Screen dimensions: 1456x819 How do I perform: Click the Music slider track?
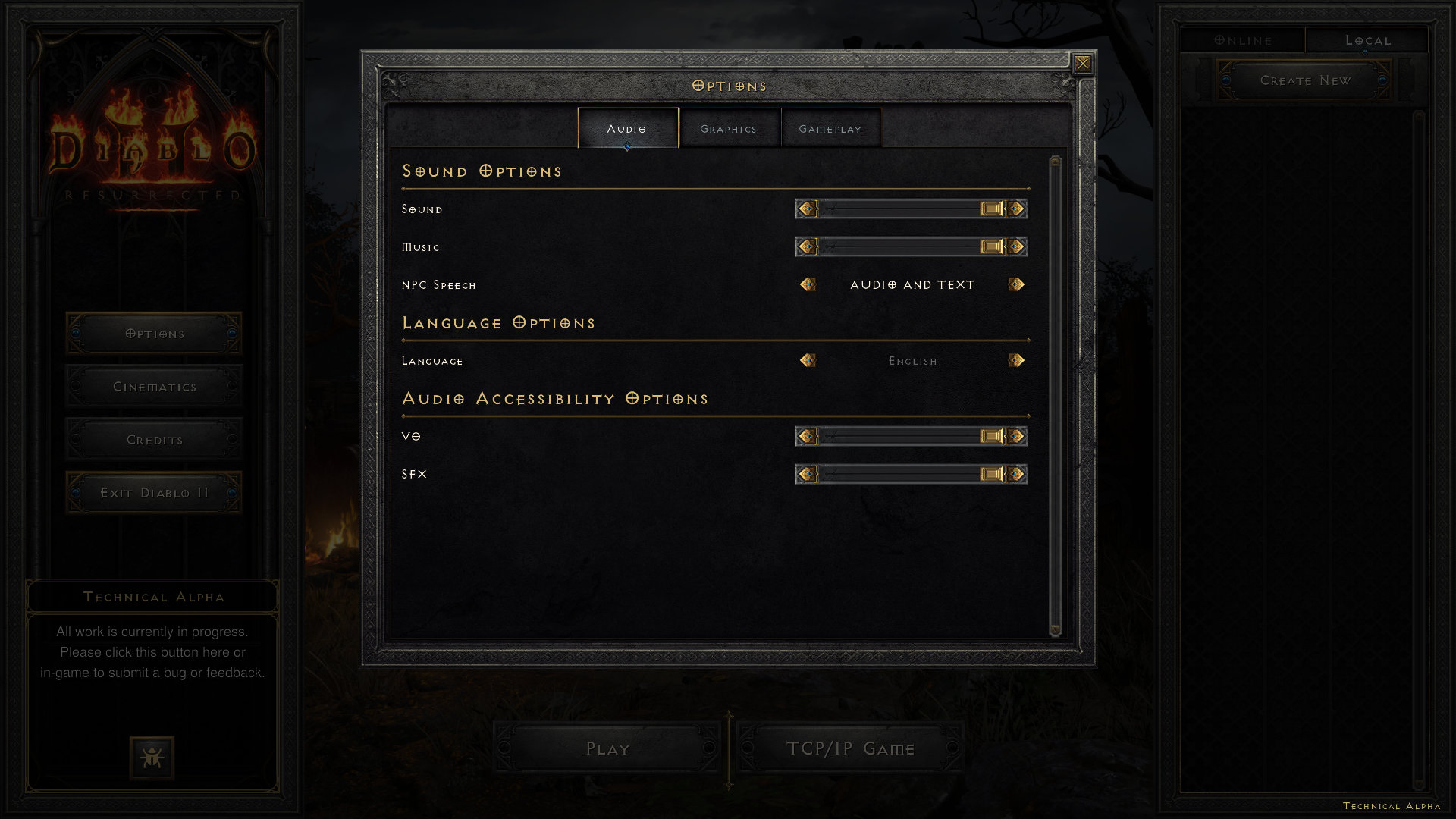[x=902, y=246]
